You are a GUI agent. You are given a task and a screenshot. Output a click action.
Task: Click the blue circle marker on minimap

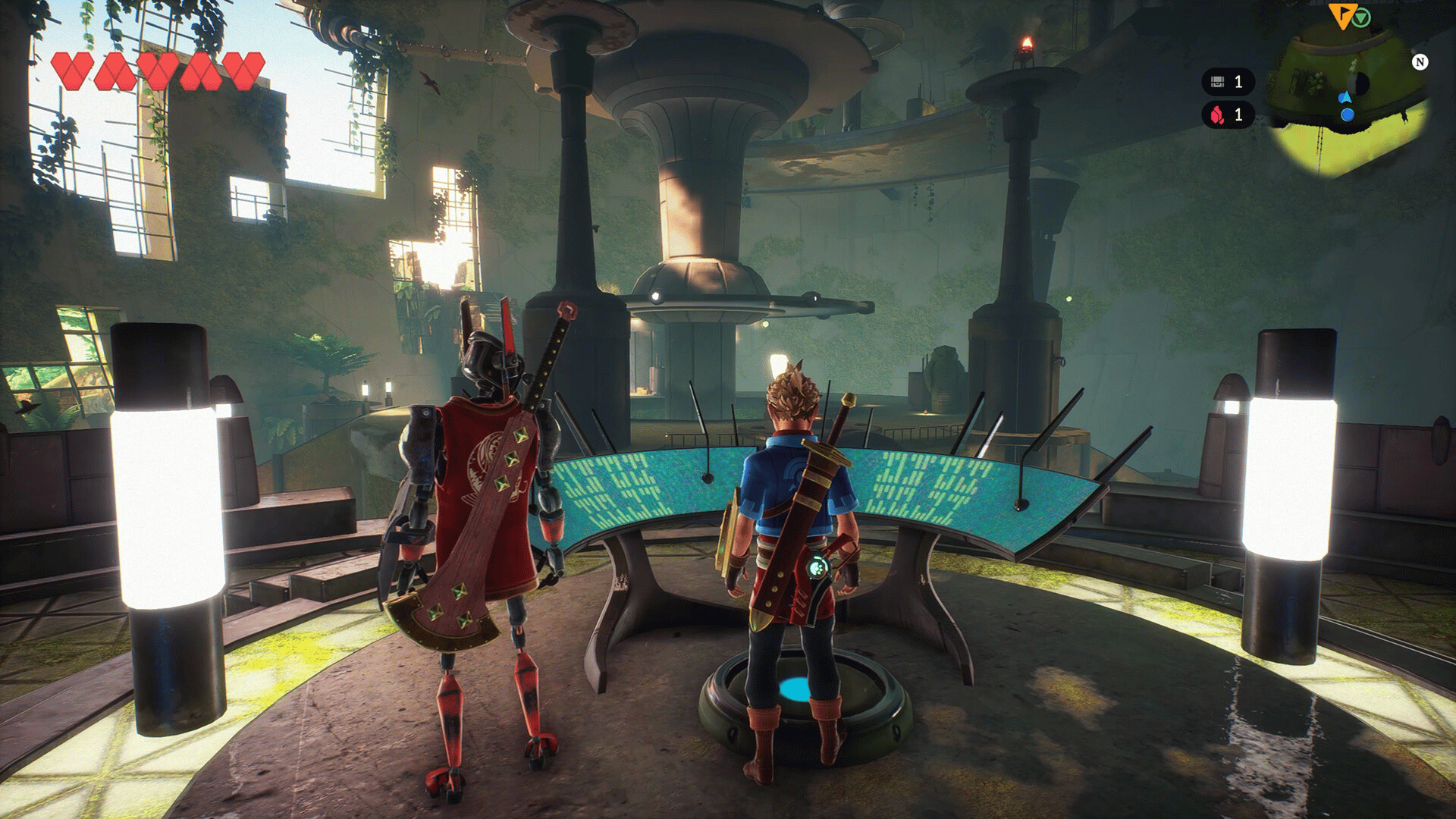pos(1348,115)
